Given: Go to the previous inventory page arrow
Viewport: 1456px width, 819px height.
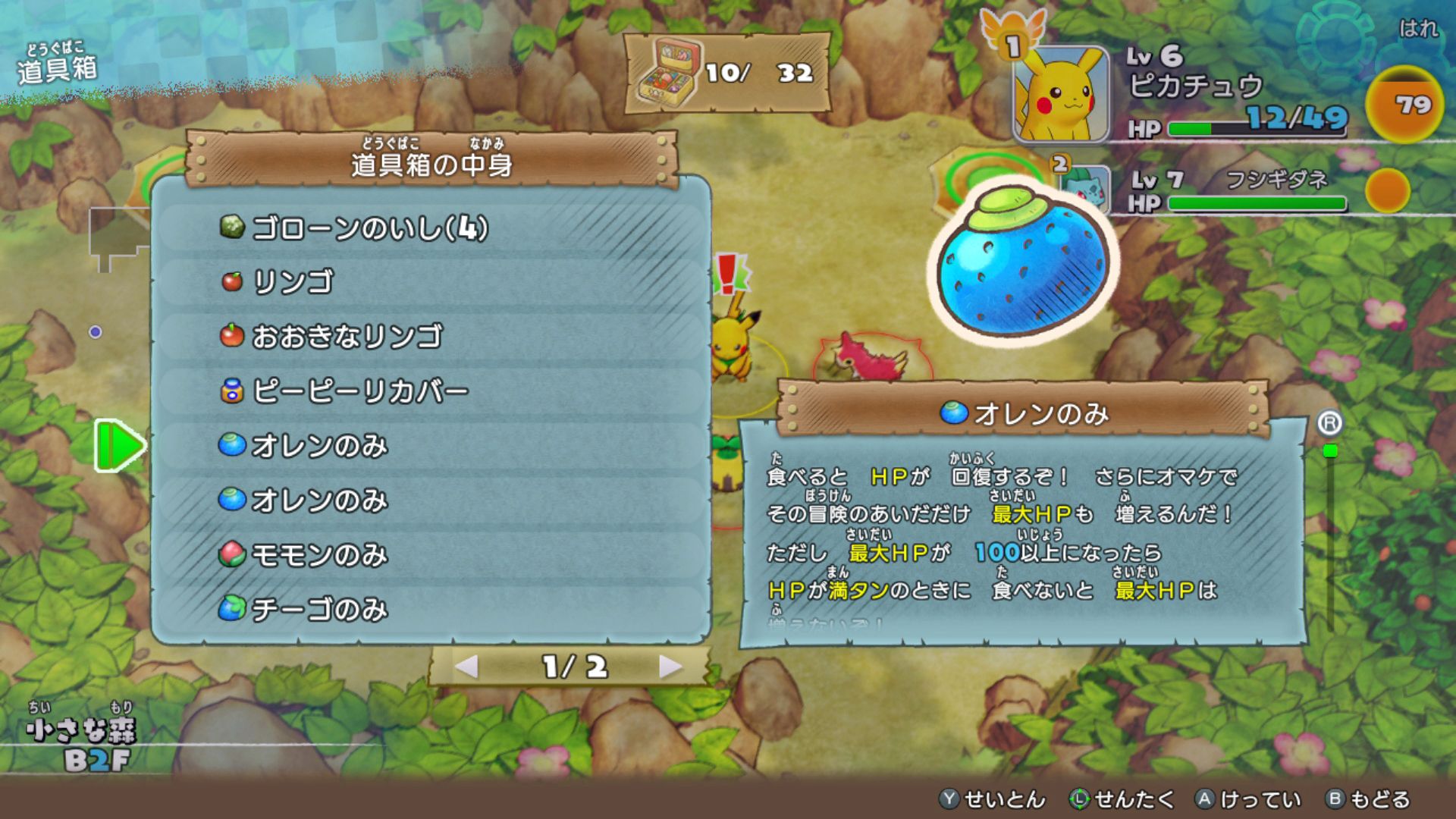Looking at the screenshot, I should coord(466,667).
